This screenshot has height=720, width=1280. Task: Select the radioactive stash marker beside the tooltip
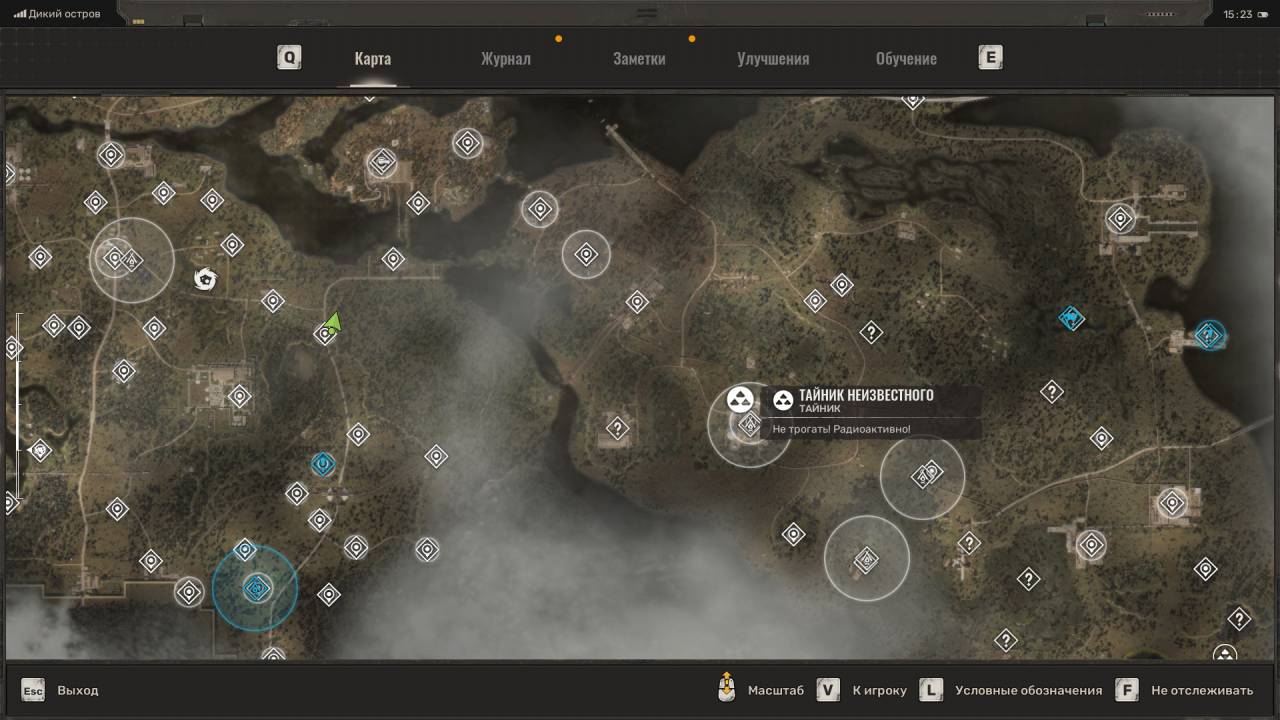point(740,400)
